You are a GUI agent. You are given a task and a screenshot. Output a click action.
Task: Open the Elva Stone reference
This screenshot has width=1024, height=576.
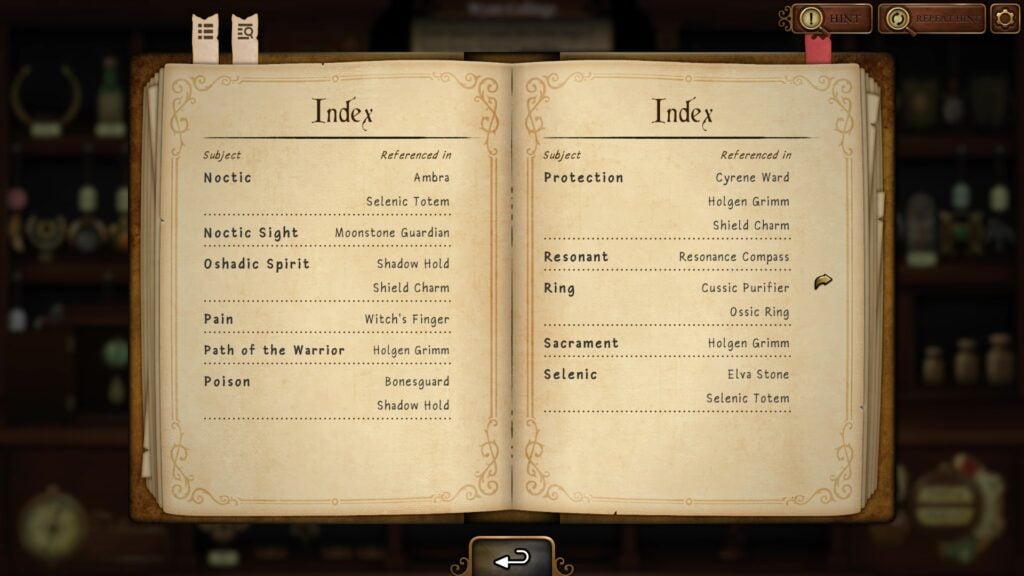(758, 375)
